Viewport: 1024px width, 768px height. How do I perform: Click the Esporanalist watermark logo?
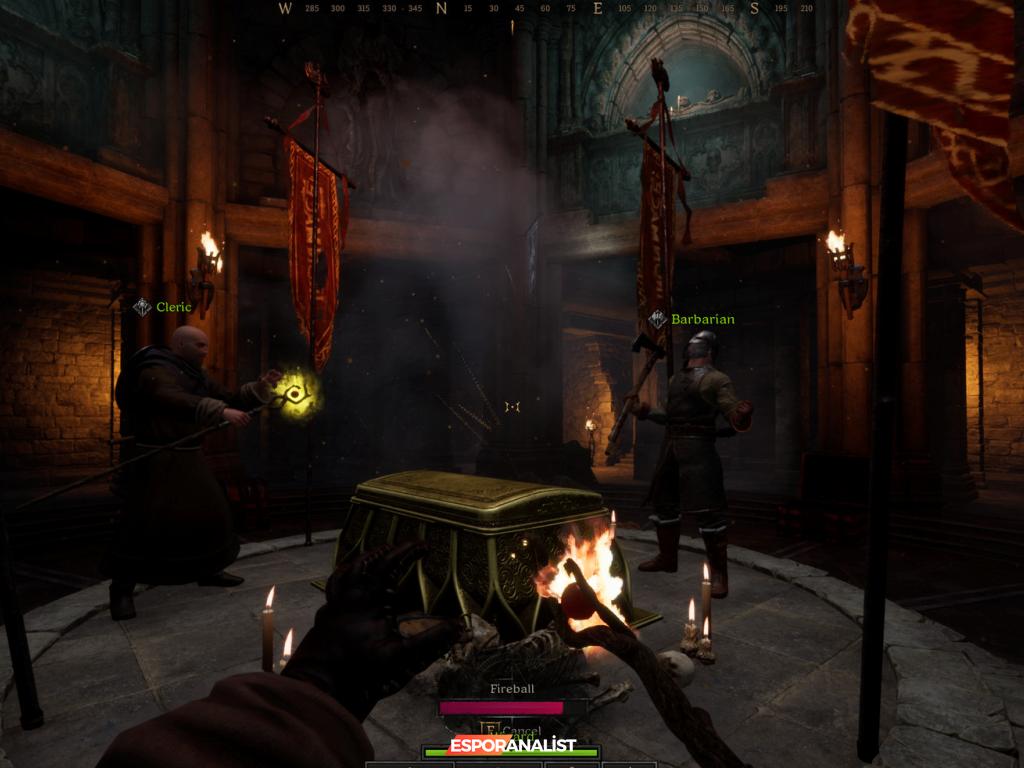point(512,746)
